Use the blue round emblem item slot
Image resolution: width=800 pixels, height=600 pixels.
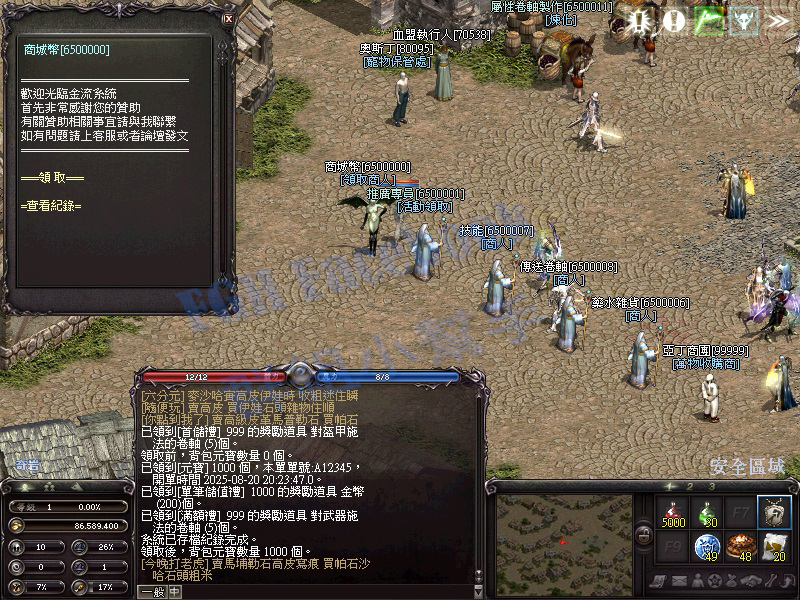pos(707,546)
